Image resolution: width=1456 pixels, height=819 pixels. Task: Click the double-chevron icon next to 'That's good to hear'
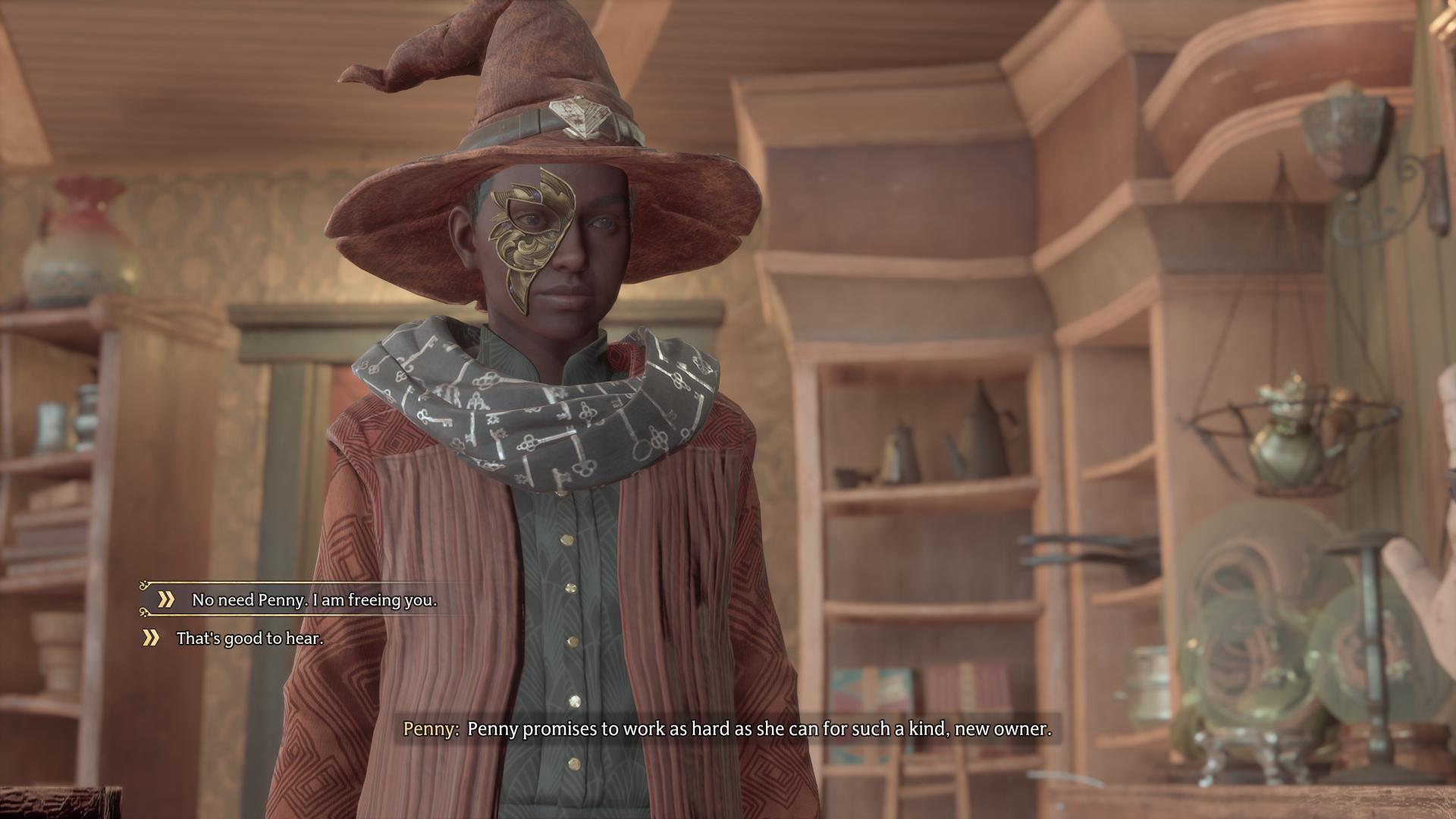tap(150, 638)
